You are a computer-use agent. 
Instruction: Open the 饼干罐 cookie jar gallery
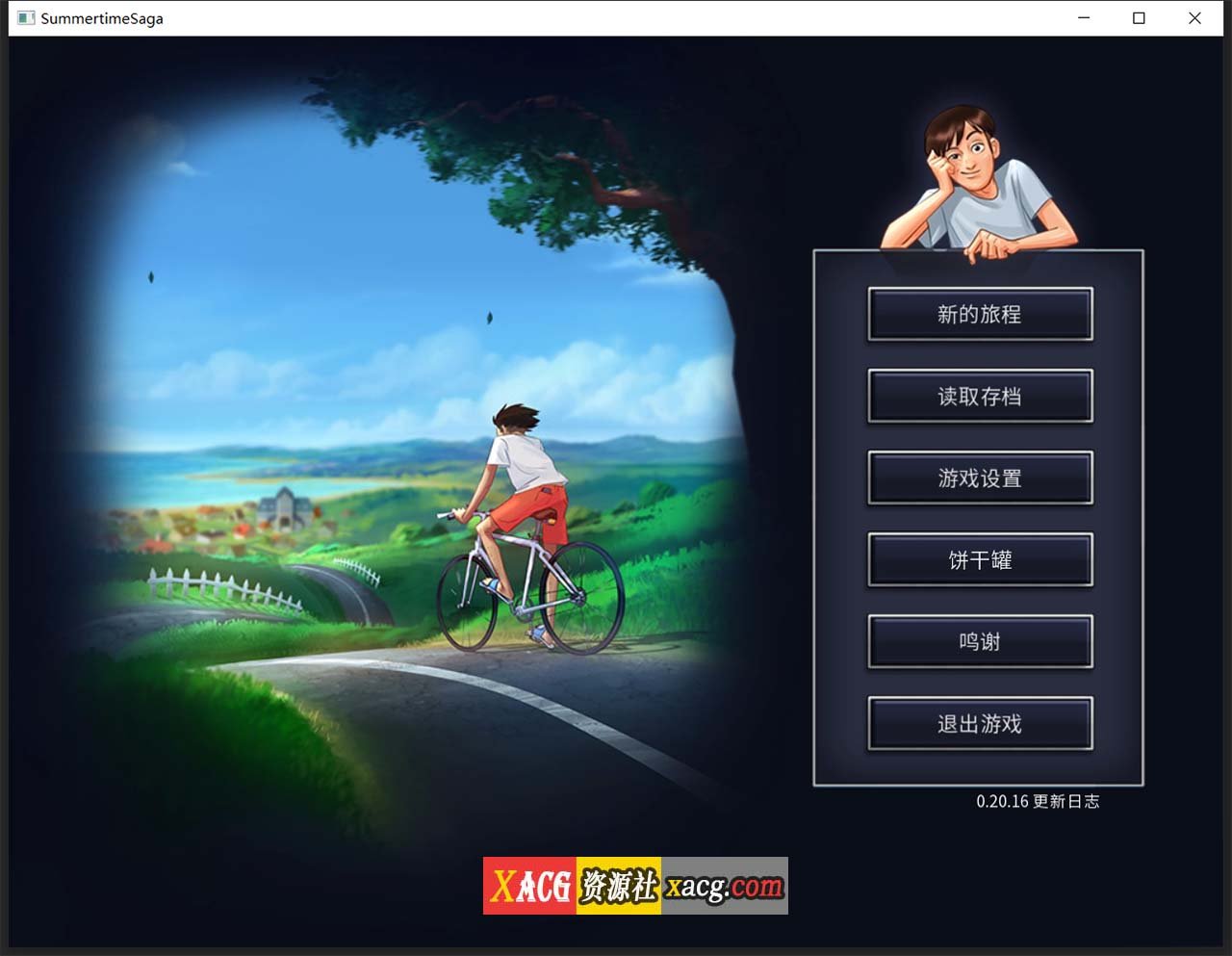979,560
